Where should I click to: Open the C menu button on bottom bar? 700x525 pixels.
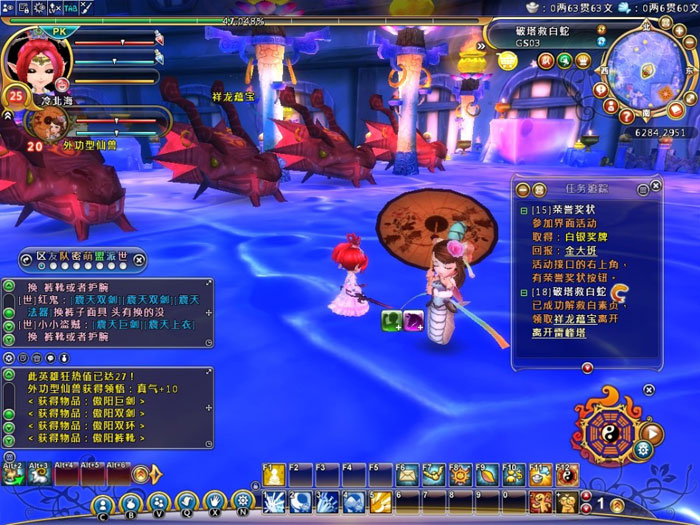pyautogui.click(x=103, y=503)
